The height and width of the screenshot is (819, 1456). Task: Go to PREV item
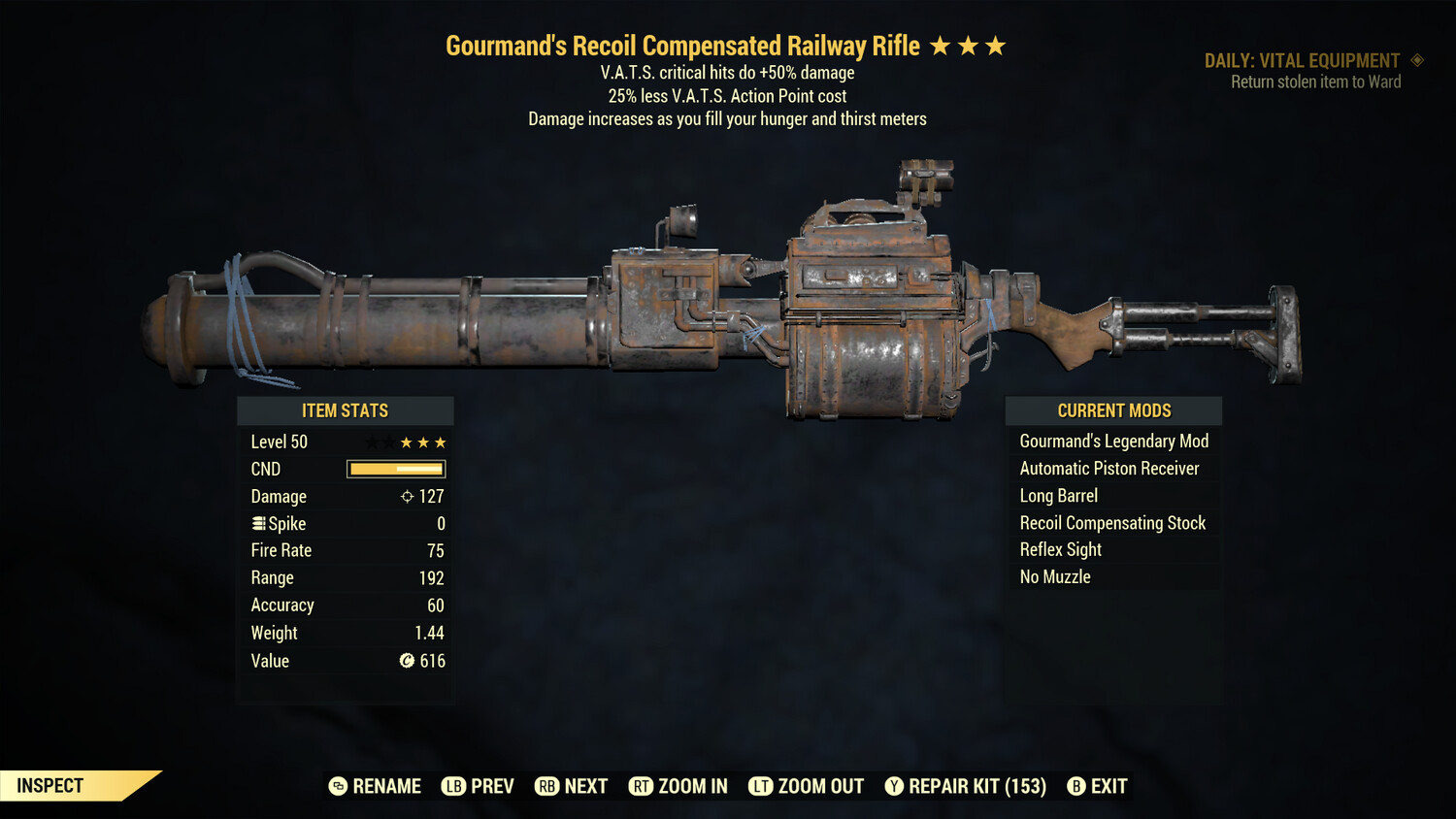click(478, 786)
